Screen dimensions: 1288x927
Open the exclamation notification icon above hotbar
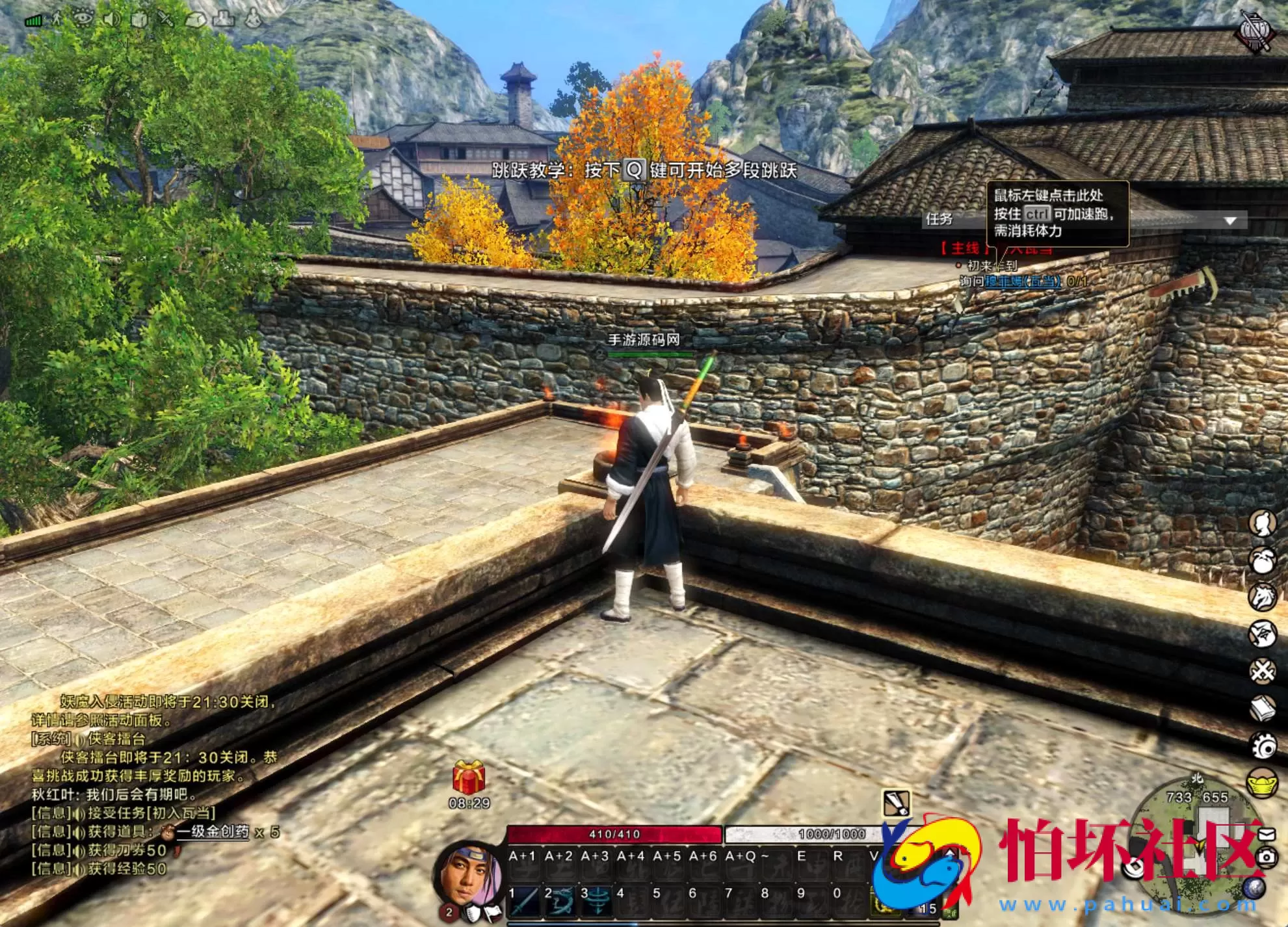click(896, 803)
